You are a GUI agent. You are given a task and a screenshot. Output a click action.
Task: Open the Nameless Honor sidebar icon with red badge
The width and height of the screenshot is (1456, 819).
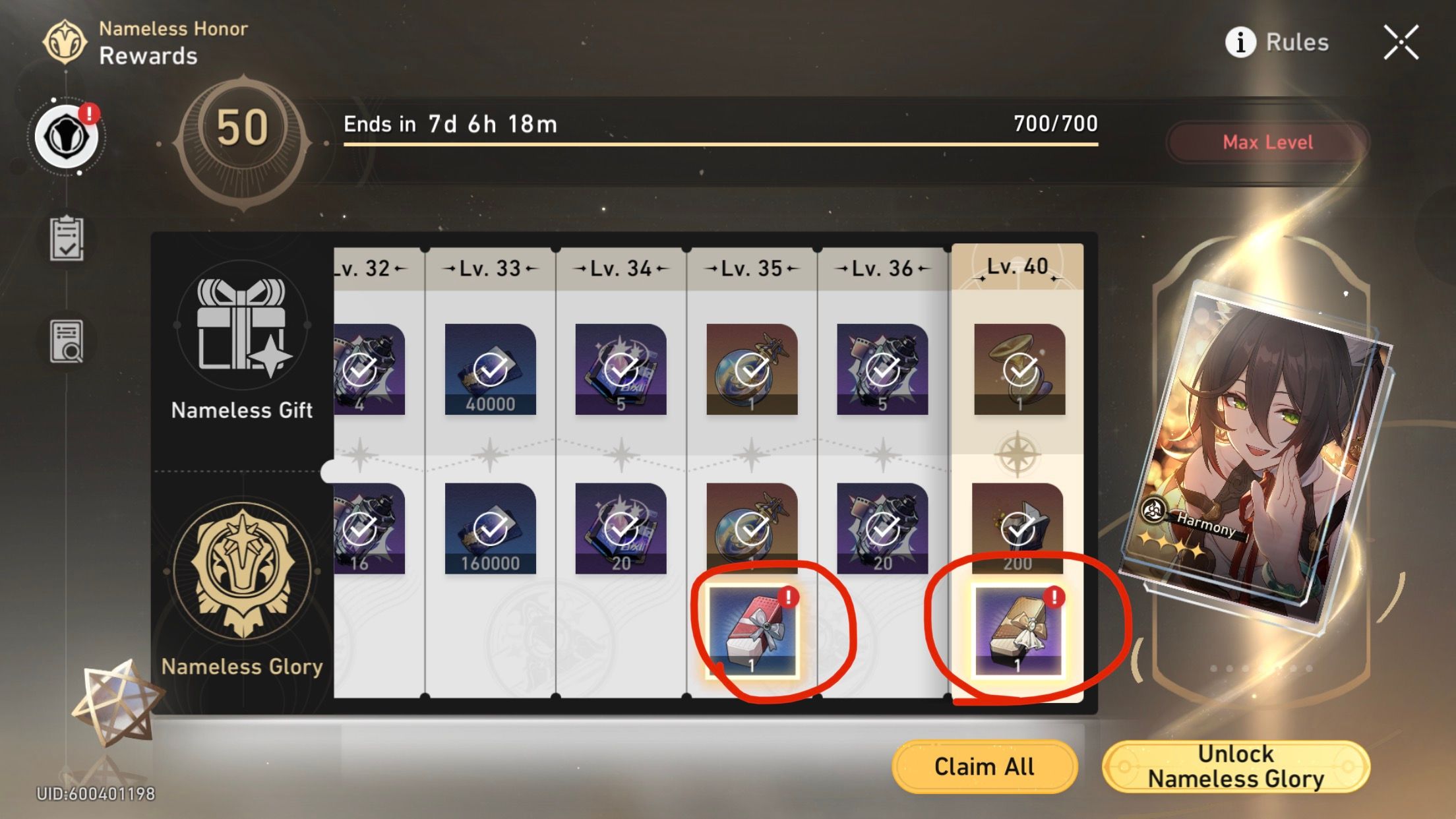tap(68, 135)
